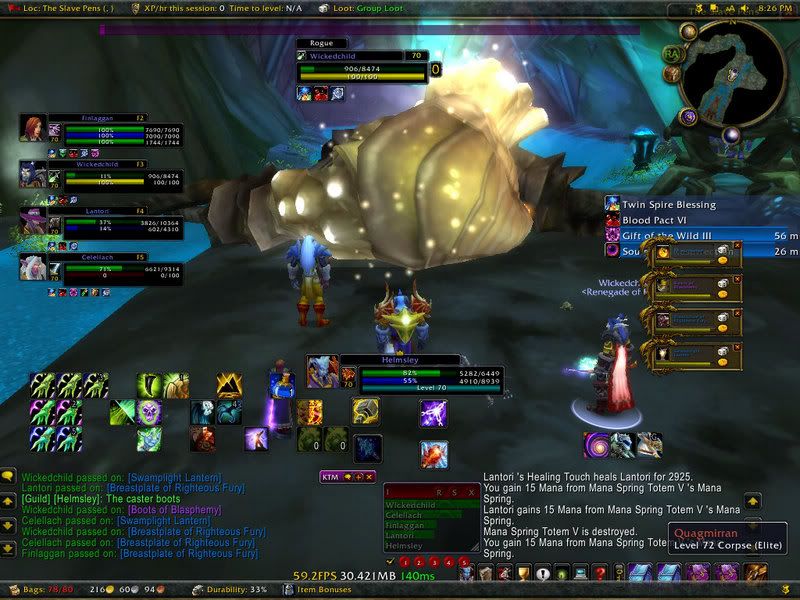Open the chat menu speech bubble button

8,478
